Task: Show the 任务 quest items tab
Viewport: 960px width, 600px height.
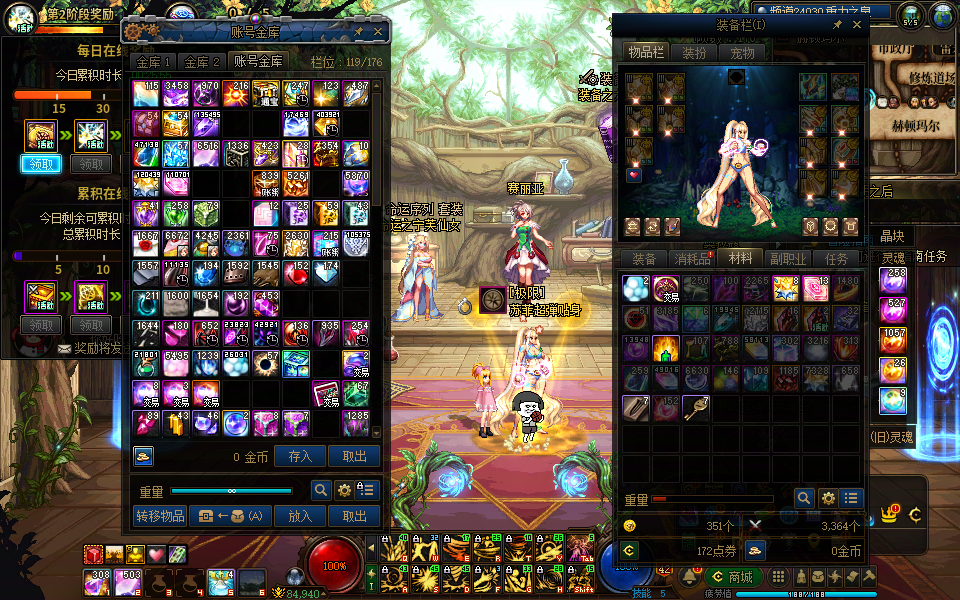Action: 837,259
